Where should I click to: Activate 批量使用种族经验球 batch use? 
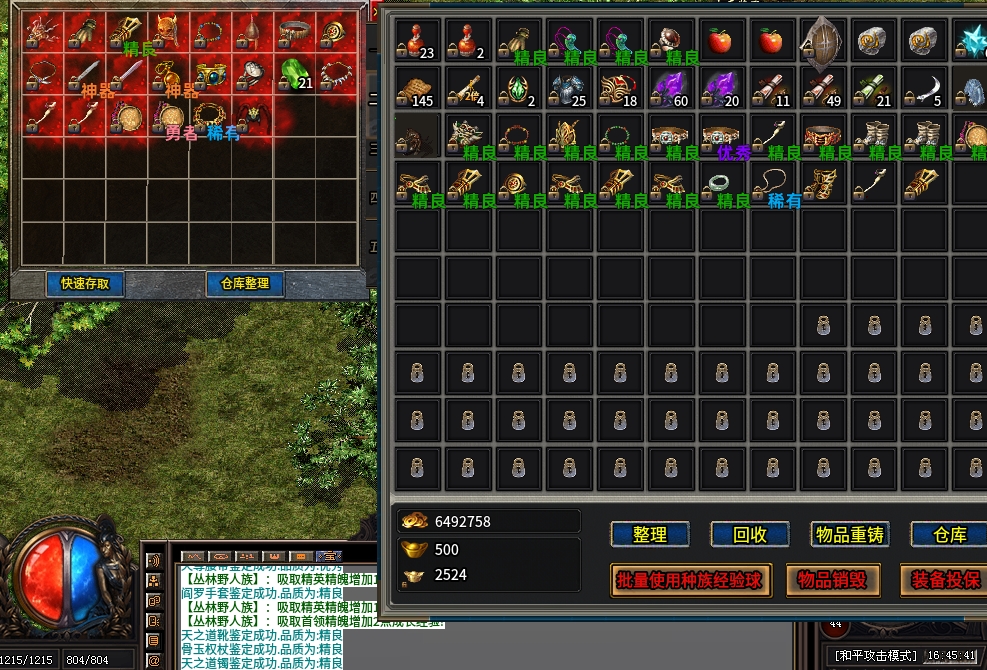coord(690,580)
